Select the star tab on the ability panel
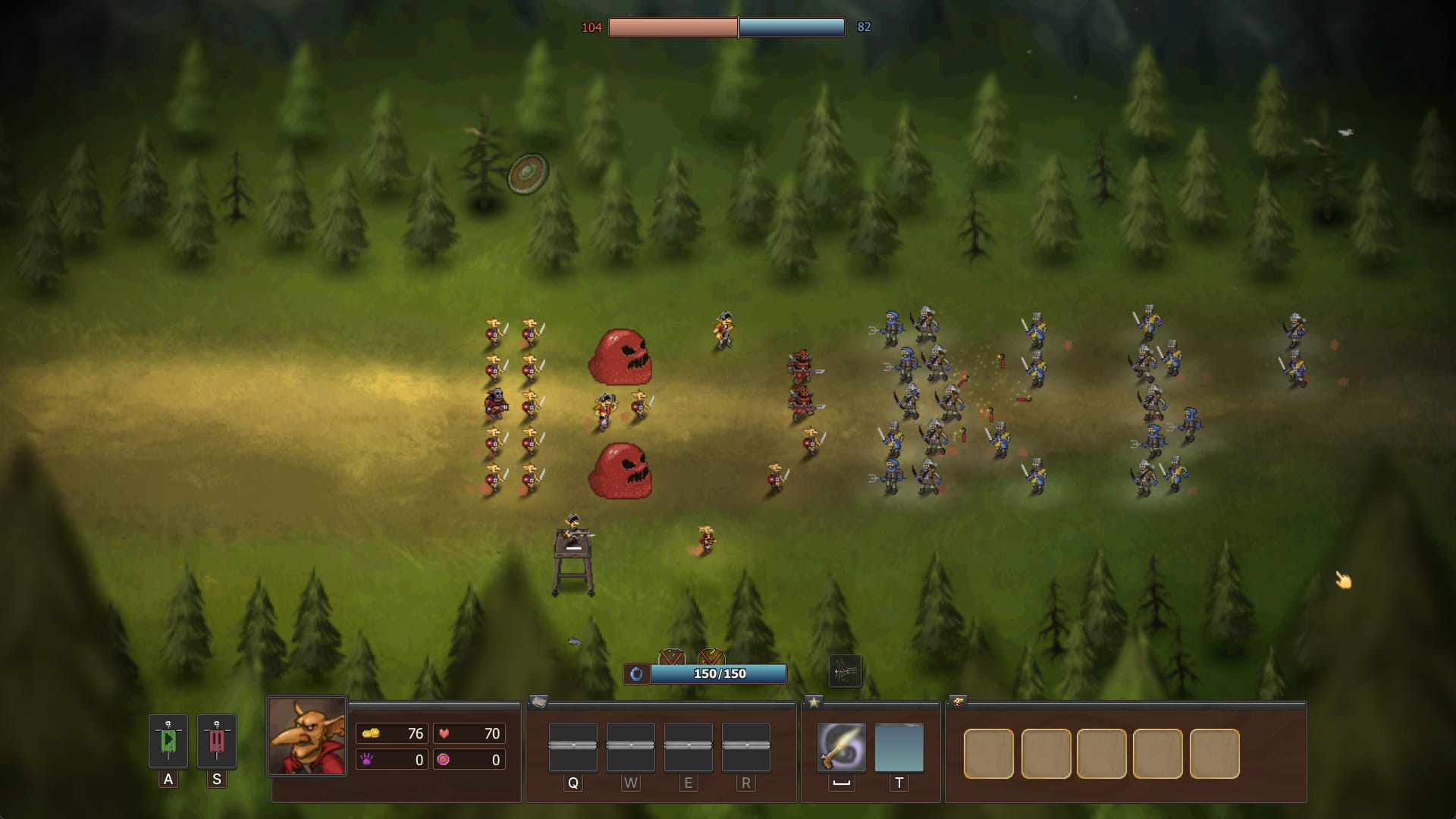Image resolution: width=1456 pixels, height=819 pixels. [814, 702]
